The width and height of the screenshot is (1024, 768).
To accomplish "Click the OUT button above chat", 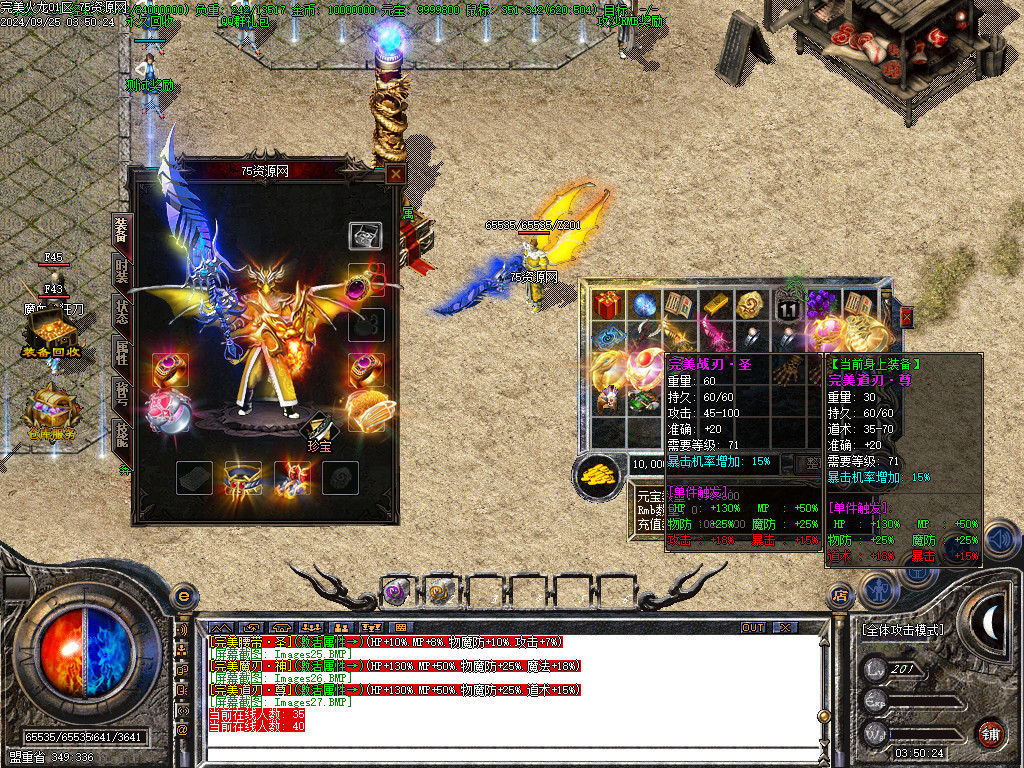I will tap(753, 627).
